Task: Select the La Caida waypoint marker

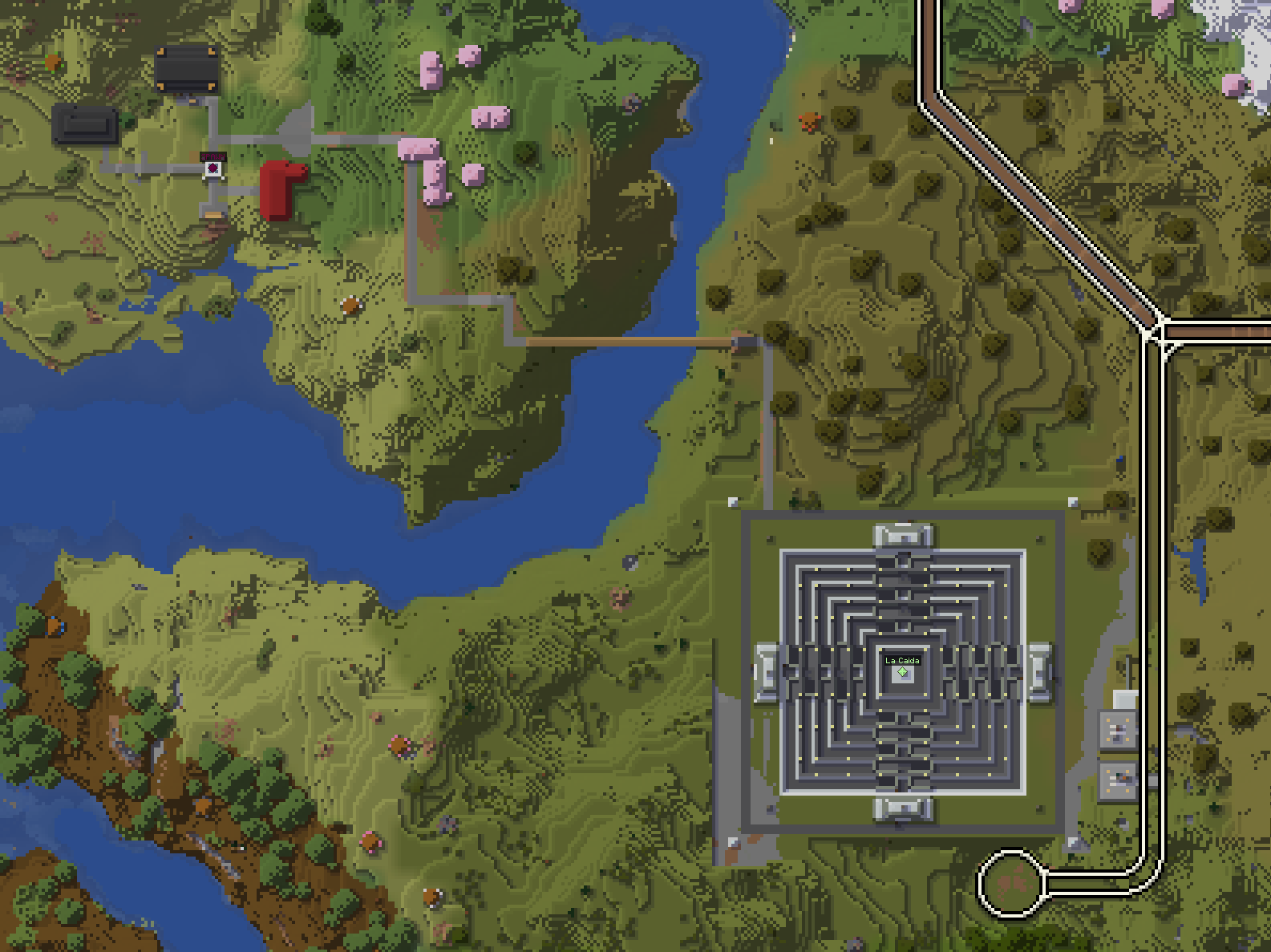Action: click(x=902, y=671)
